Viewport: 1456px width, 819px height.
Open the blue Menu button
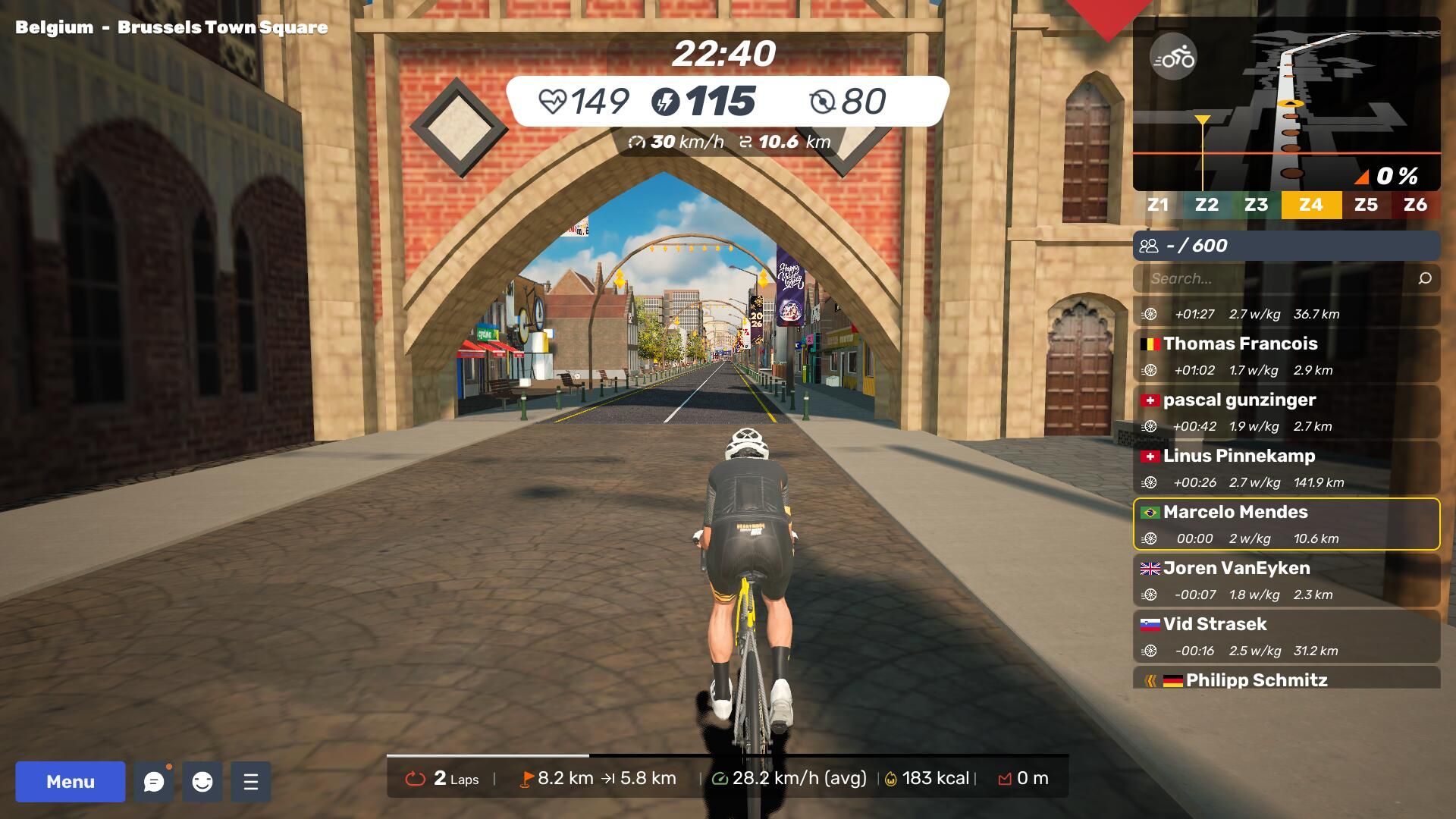[x=71, y=782]
